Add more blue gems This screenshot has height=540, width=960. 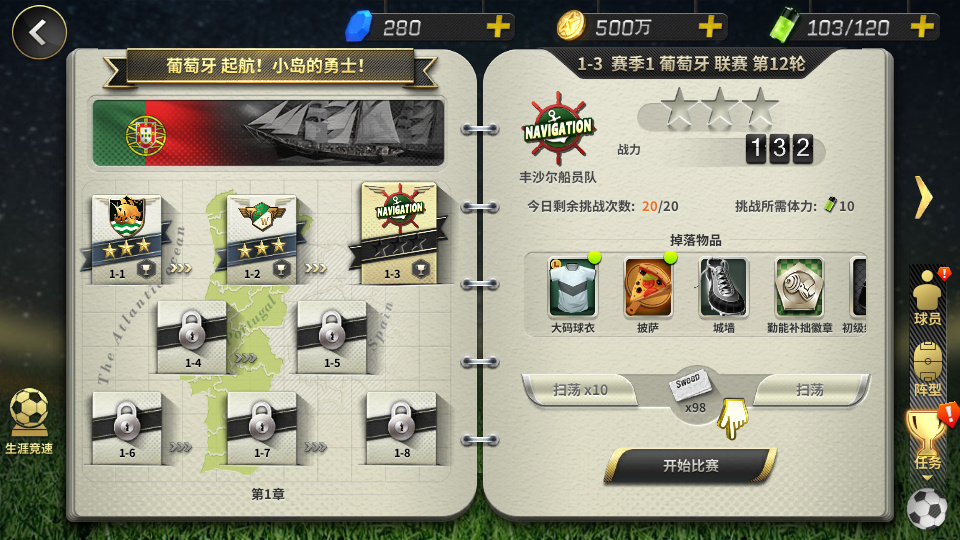497,27
